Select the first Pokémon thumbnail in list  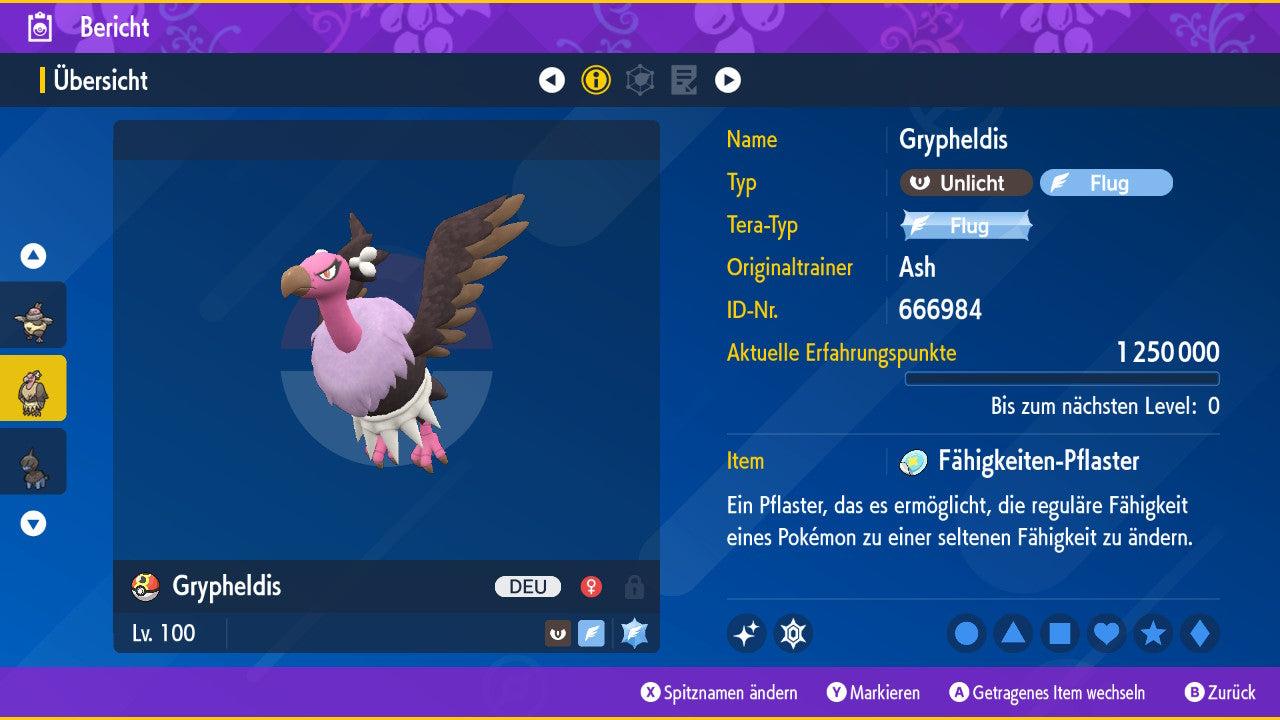tap(33, 315)
